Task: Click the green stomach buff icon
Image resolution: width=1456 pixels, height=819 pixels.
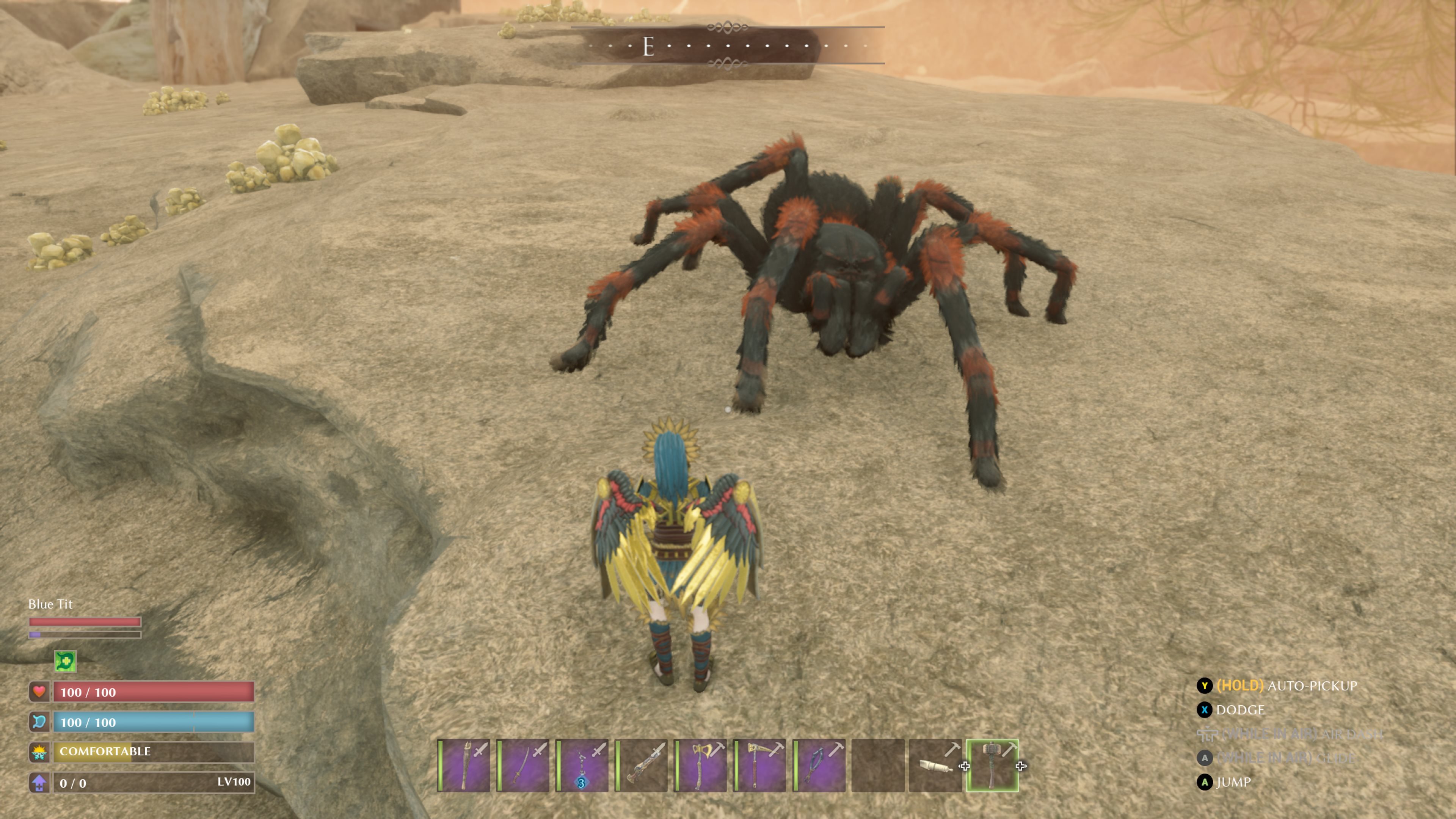Action: (x=66, y=661)
